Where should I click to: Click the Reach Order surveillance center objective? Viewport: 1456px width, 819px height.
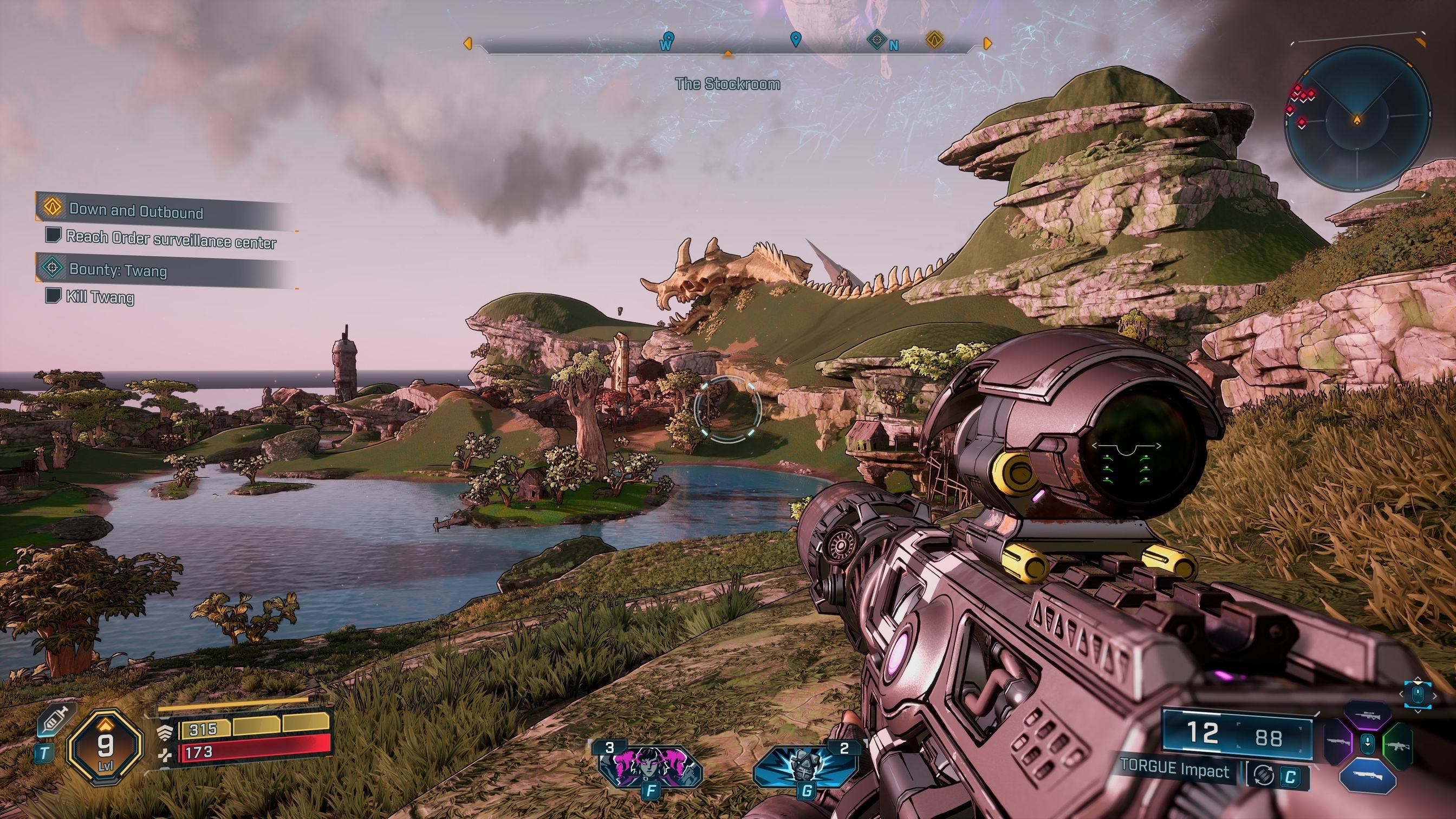tap(171, 239)
